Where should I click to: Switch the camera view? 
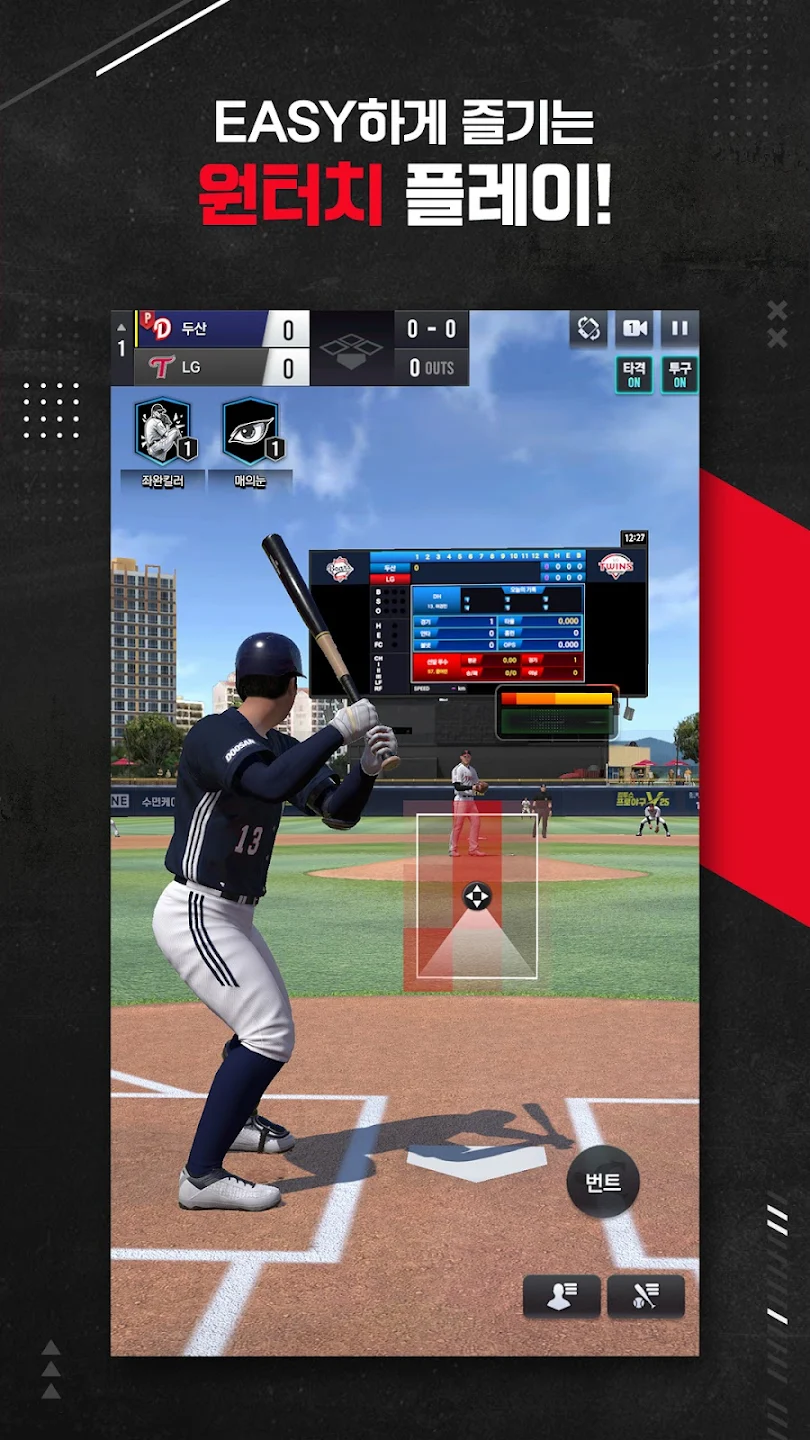click(x=634, y=328)
